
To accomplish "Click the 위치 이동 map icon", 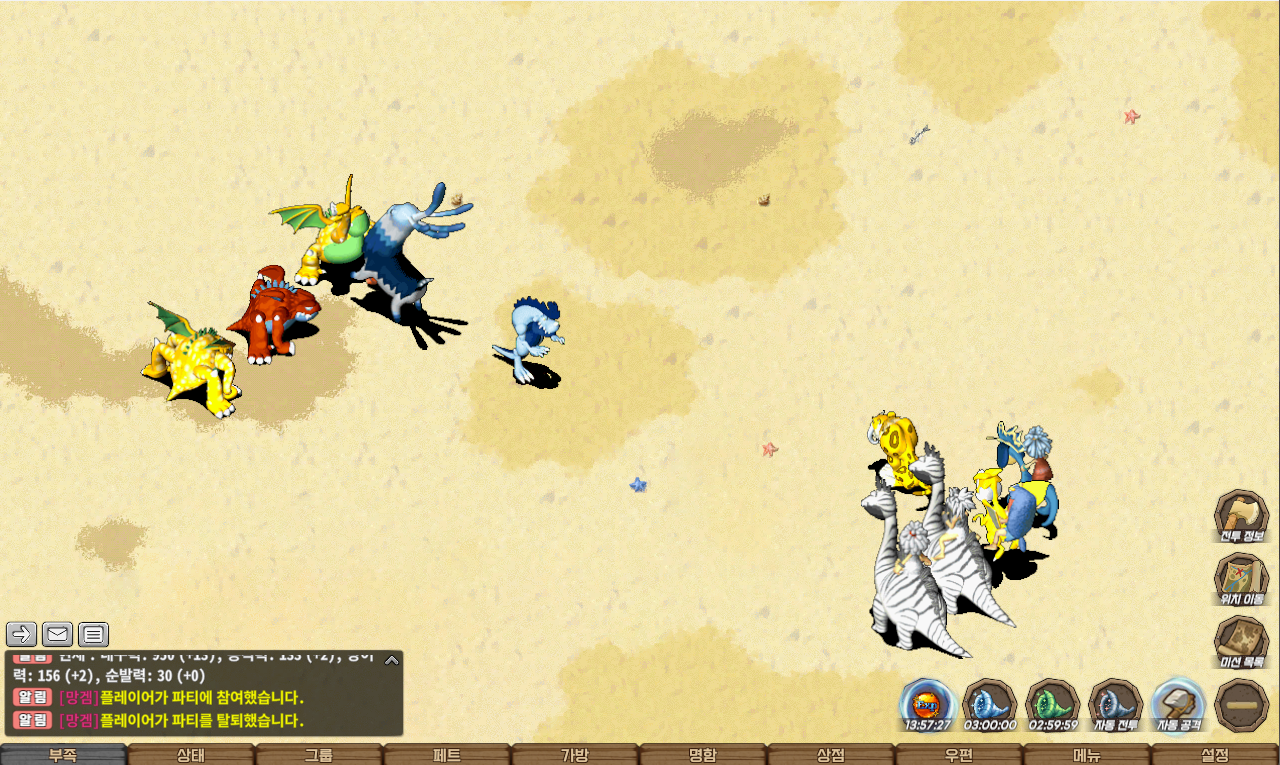I will point(1241,579).
